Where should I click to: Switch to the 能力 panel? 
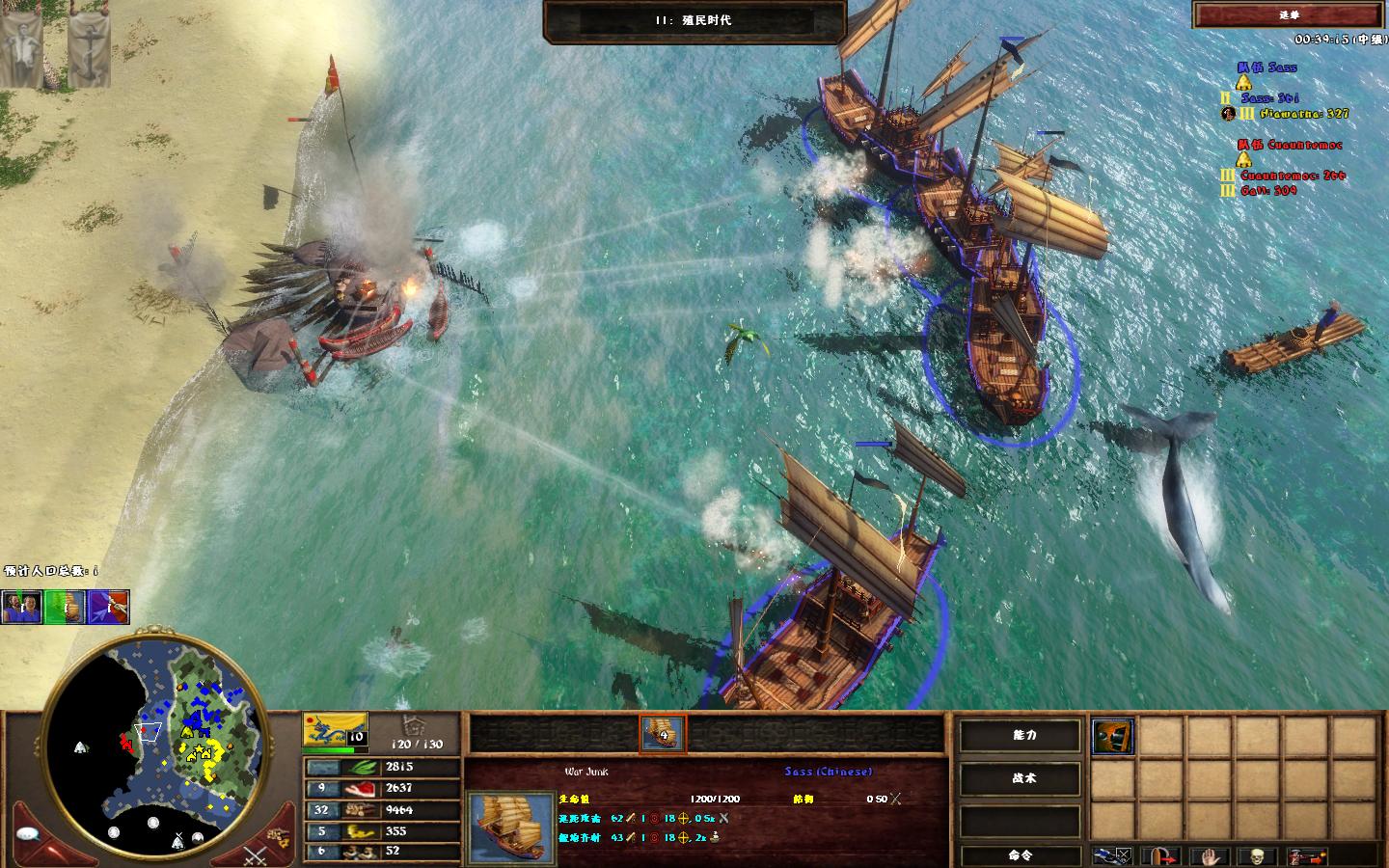[x=1022, y=735]
